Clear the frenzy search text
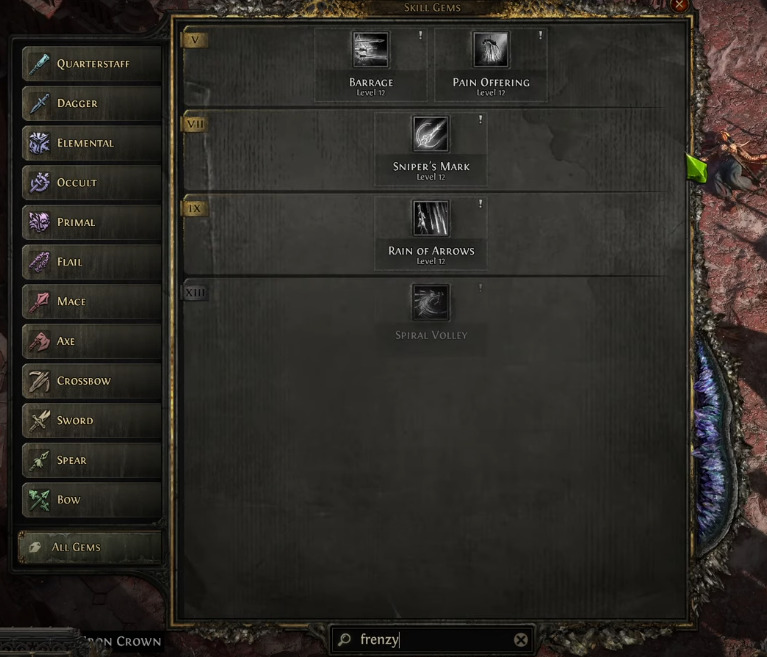 [521, 640]
